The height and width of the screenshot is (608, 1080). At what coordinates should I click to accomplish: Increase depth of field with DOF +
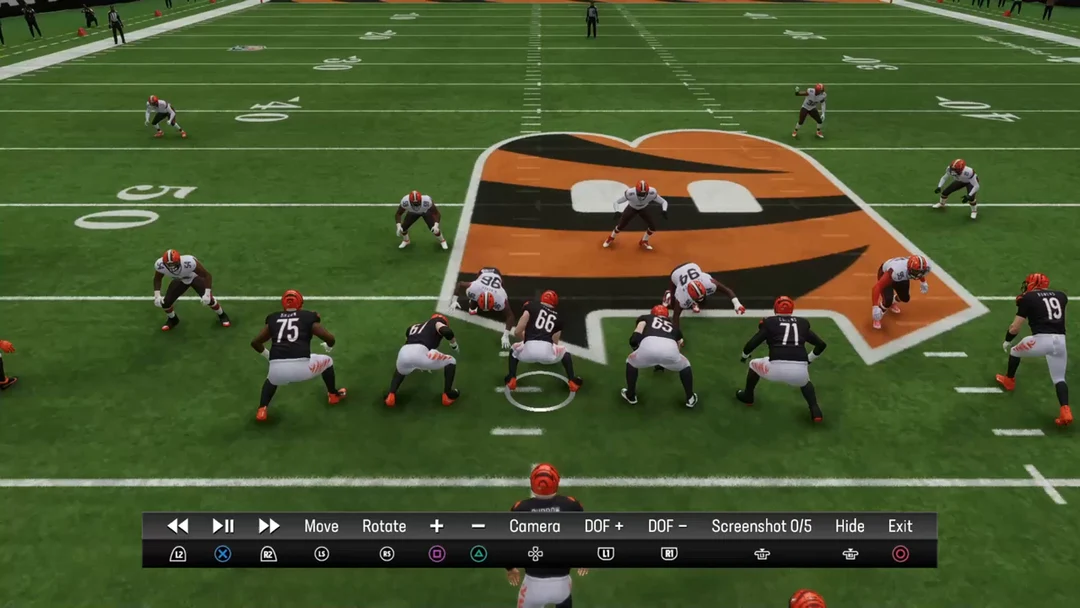604,526
